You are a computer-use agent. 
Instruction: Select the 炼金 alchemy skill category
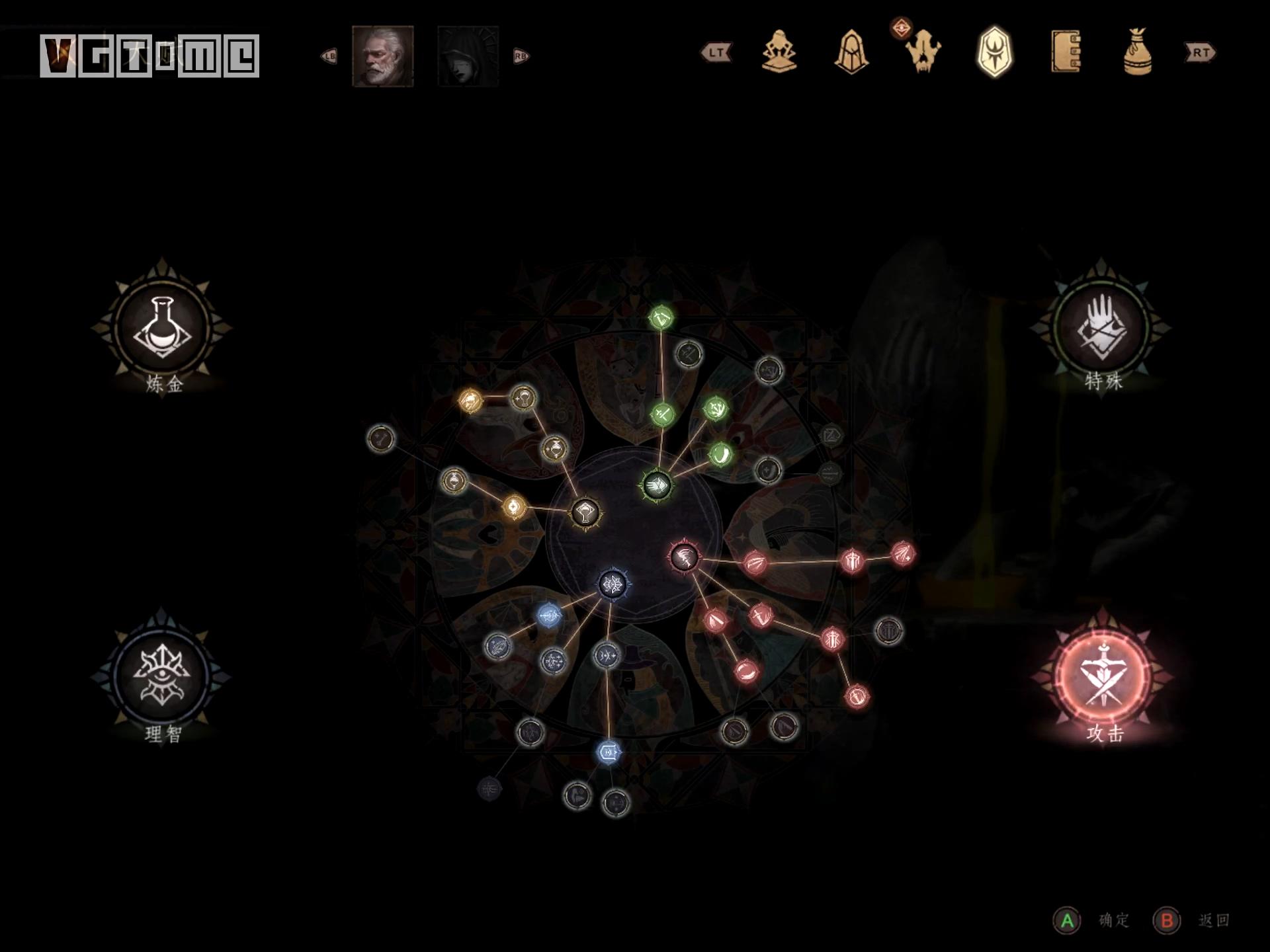coord(162,327)
